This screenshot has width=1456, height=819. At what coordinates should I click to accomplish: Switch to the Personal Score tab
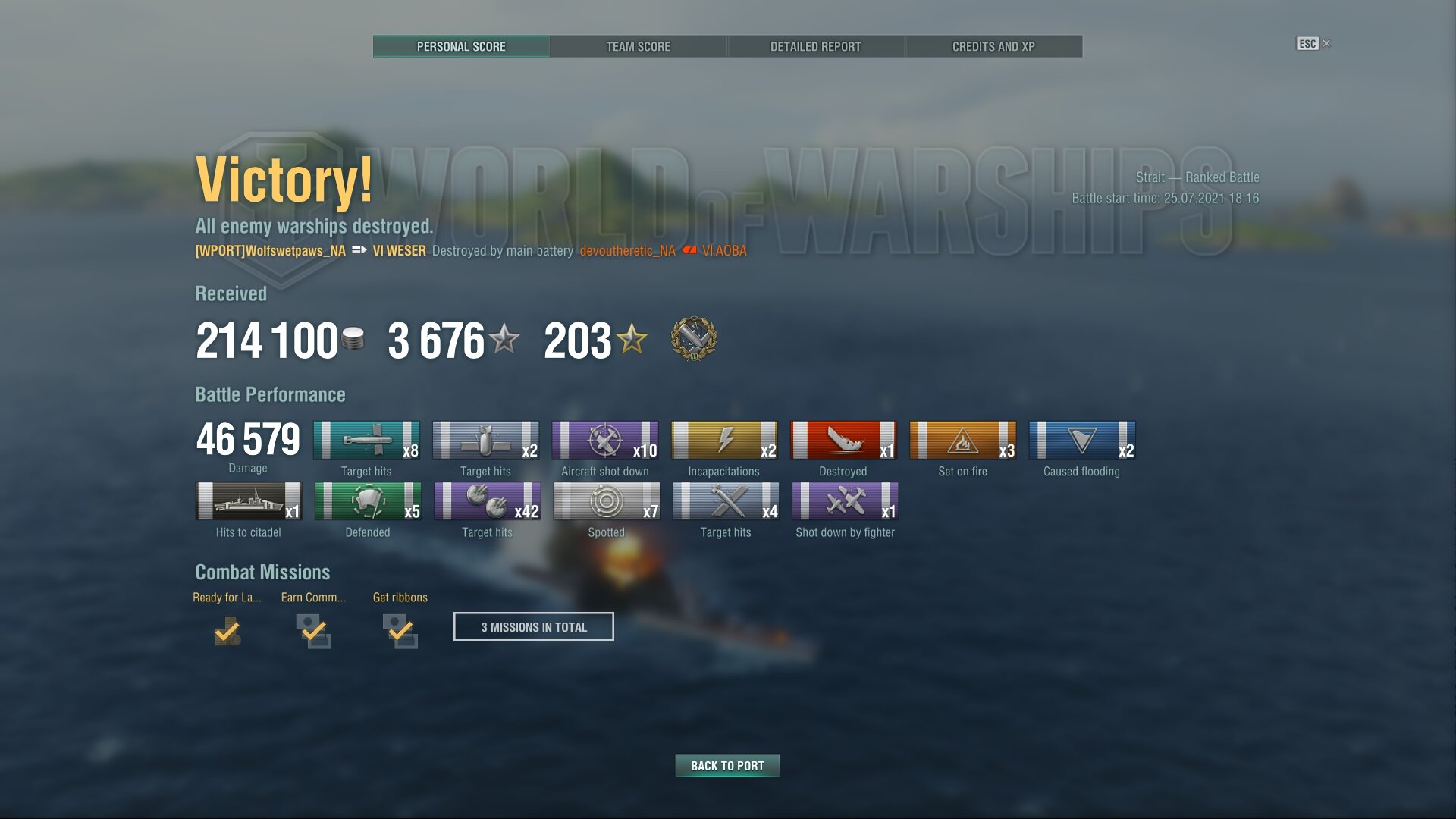tap(461, 46)
